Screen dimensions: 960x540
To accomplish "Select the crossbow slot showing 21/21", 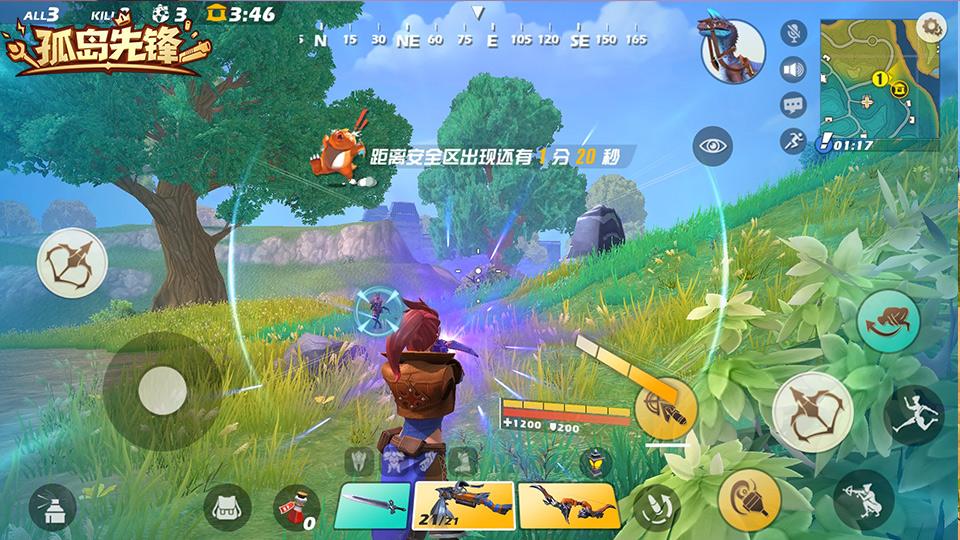I will coord(463,505).
